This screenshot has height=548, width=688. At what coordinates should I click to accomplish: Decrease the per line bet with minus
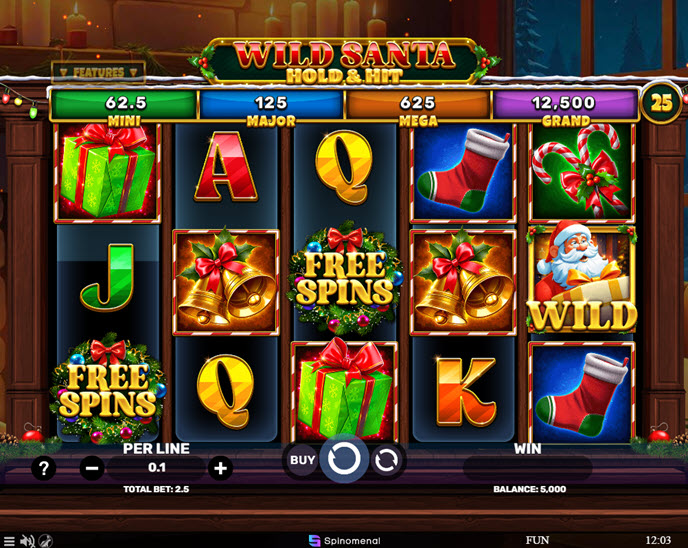(92, 467)
